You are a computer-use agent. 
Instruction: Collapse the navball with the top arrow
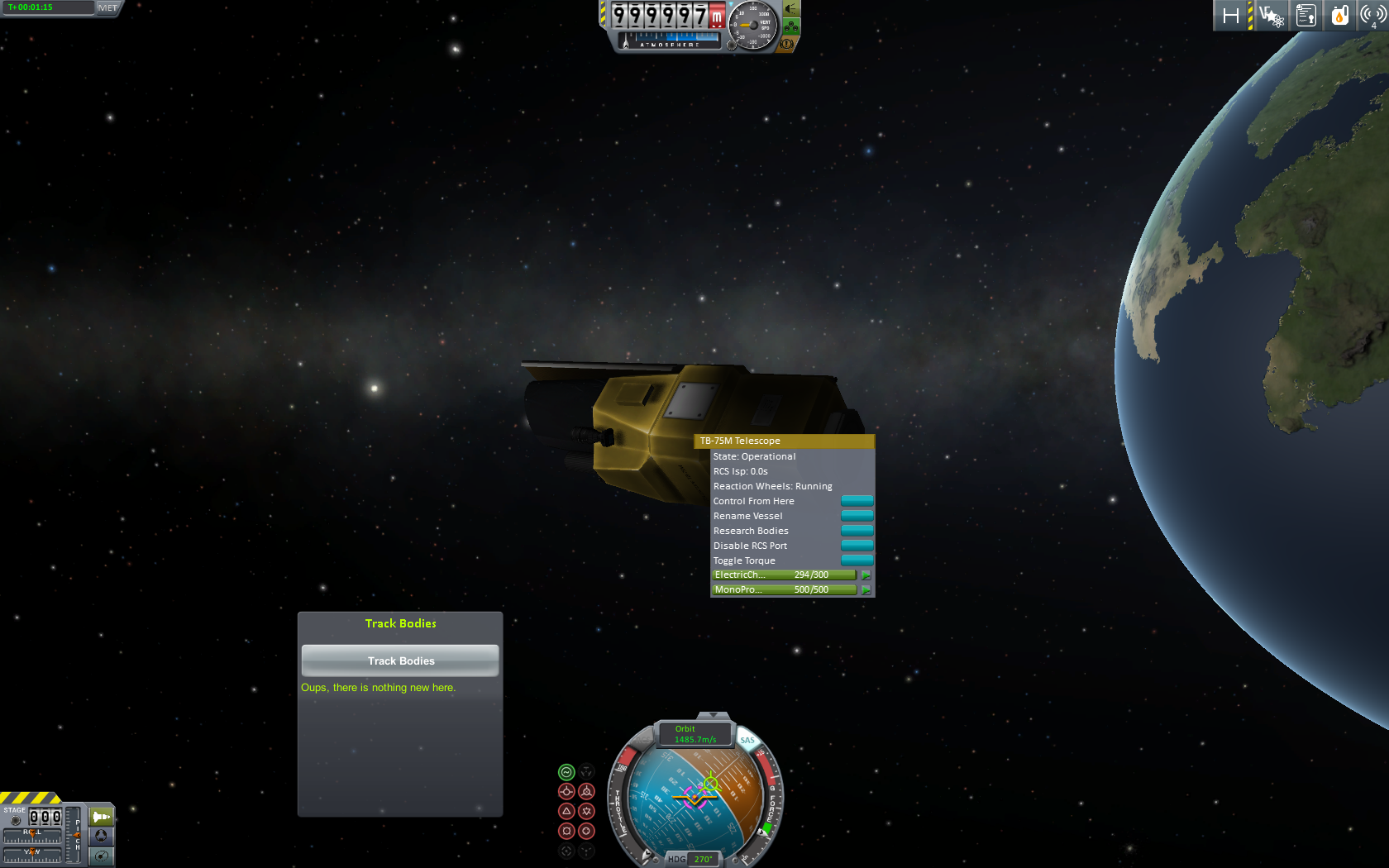(x=713, y=715)
